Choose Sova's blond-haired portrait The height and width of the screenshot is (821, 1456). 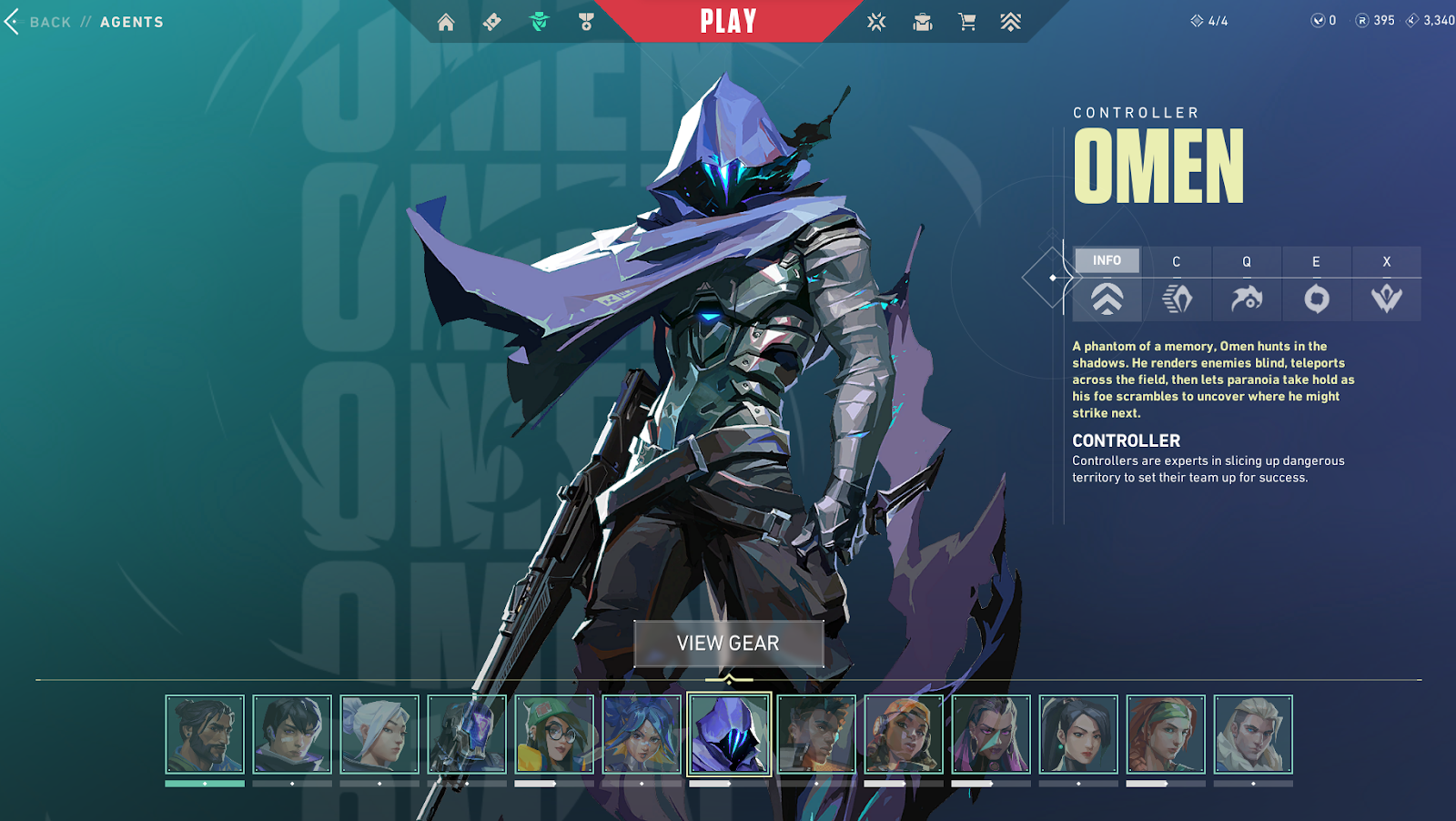1253,735
